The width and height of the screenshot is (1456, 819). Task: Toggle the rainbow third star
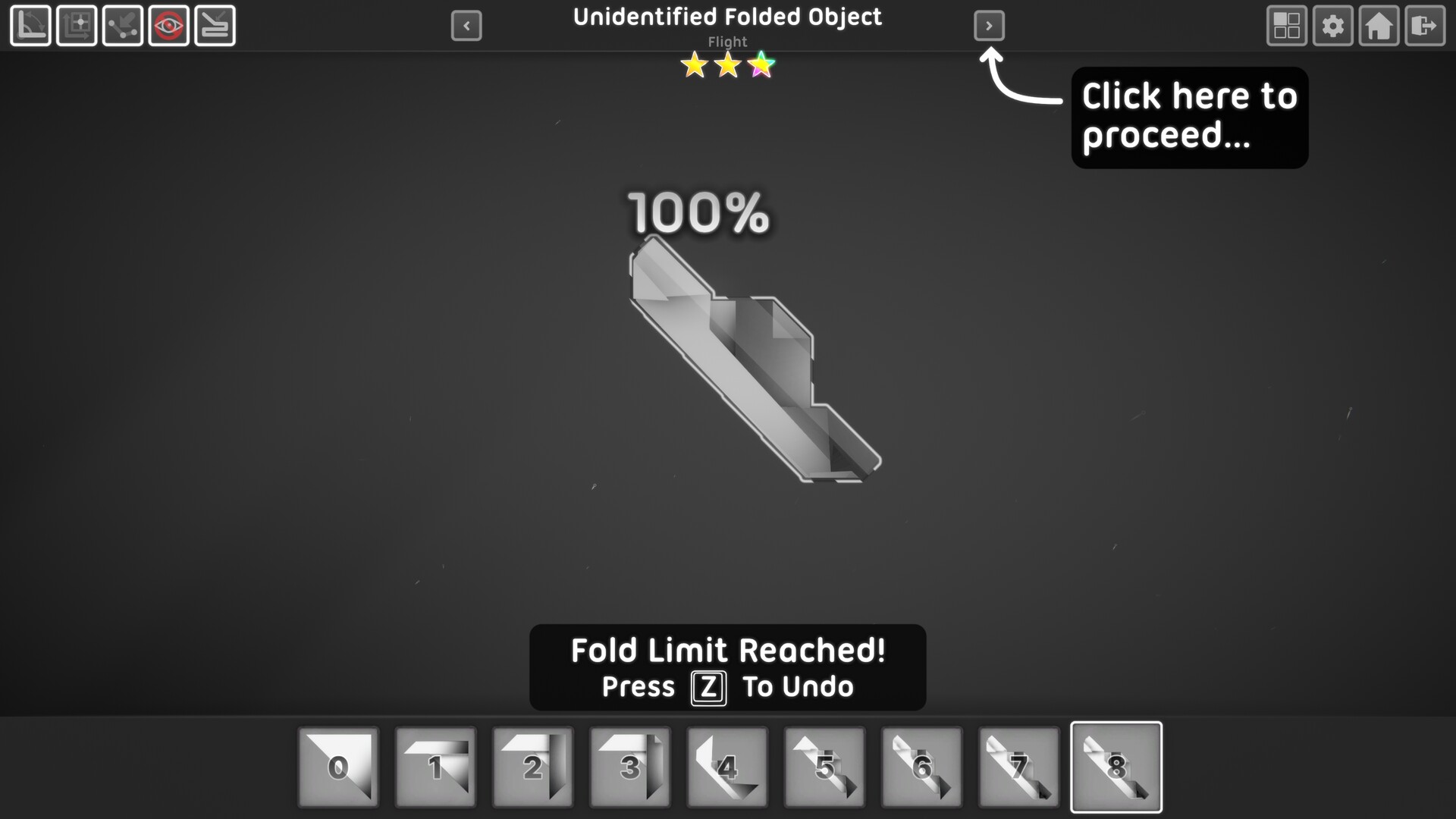(761, 65)
